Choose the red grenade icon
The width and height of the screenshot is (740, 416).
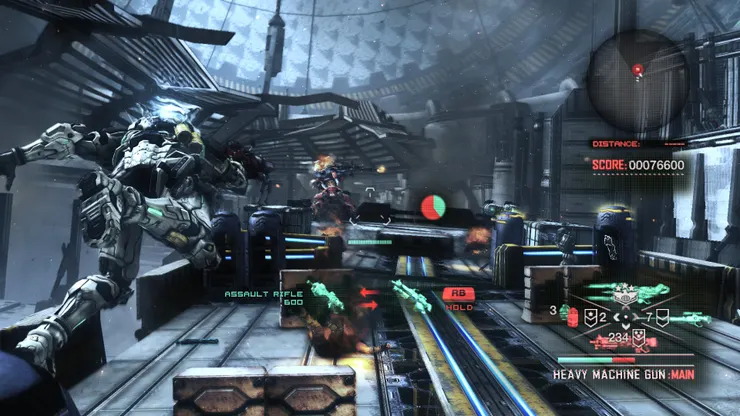point(574,318)
